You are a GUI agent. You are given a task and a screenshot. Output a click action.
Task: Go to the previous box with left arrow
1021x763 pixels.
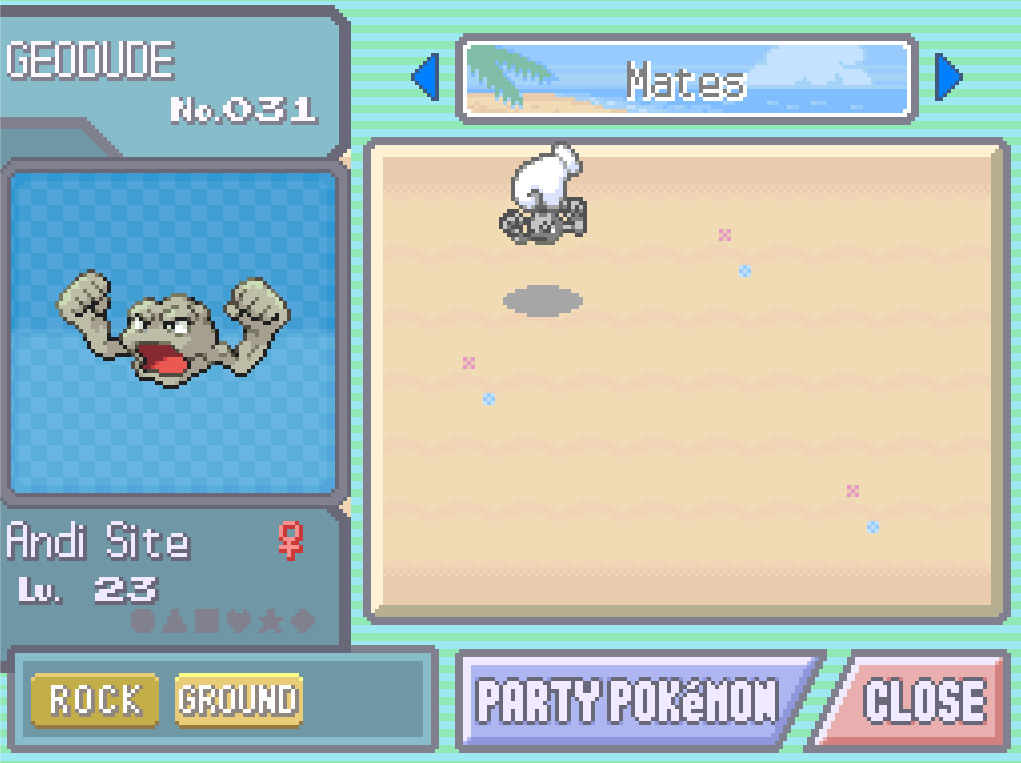click(427, 78)
